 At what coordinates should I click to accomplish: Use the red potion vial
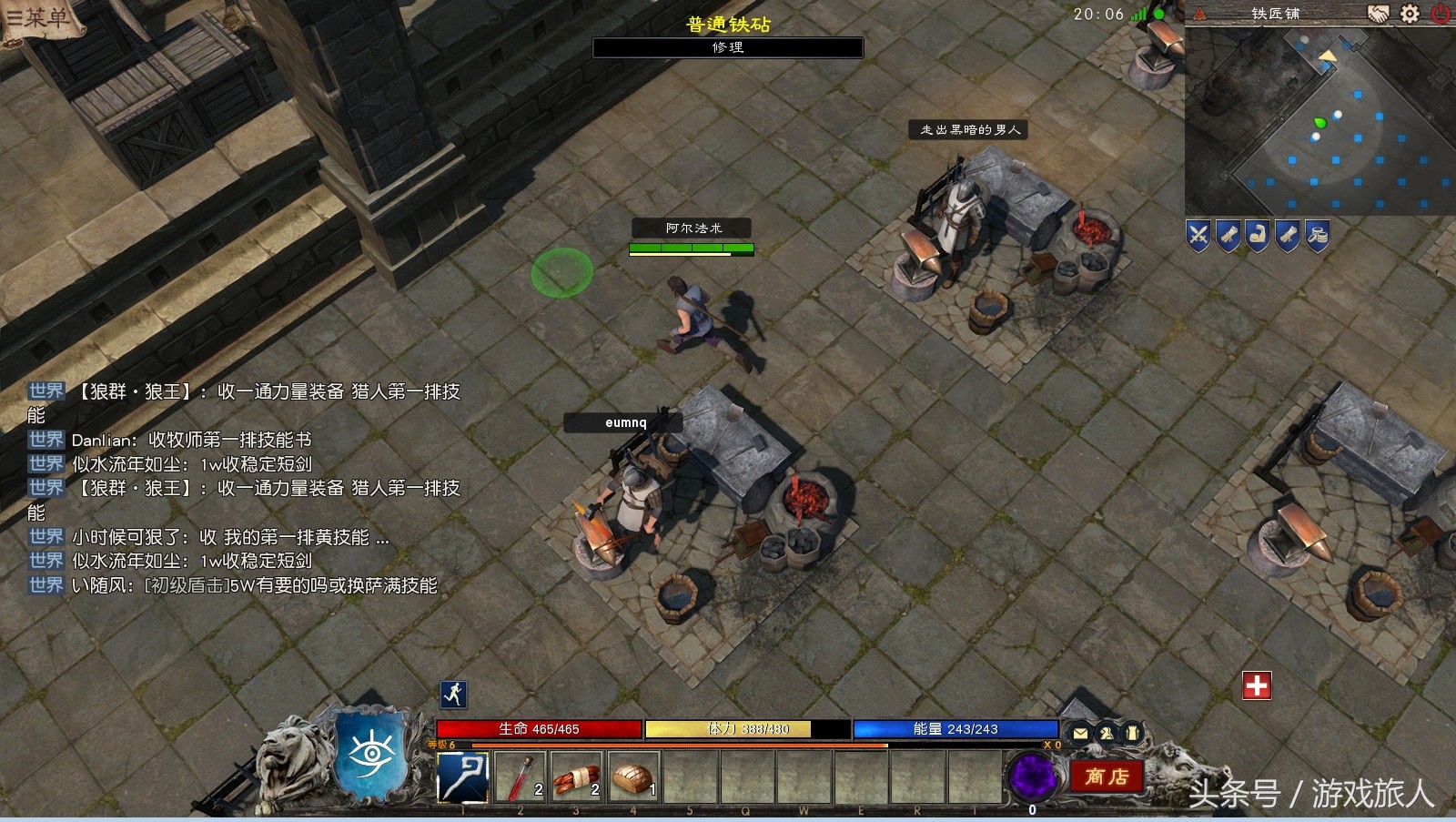coord(521,776)
